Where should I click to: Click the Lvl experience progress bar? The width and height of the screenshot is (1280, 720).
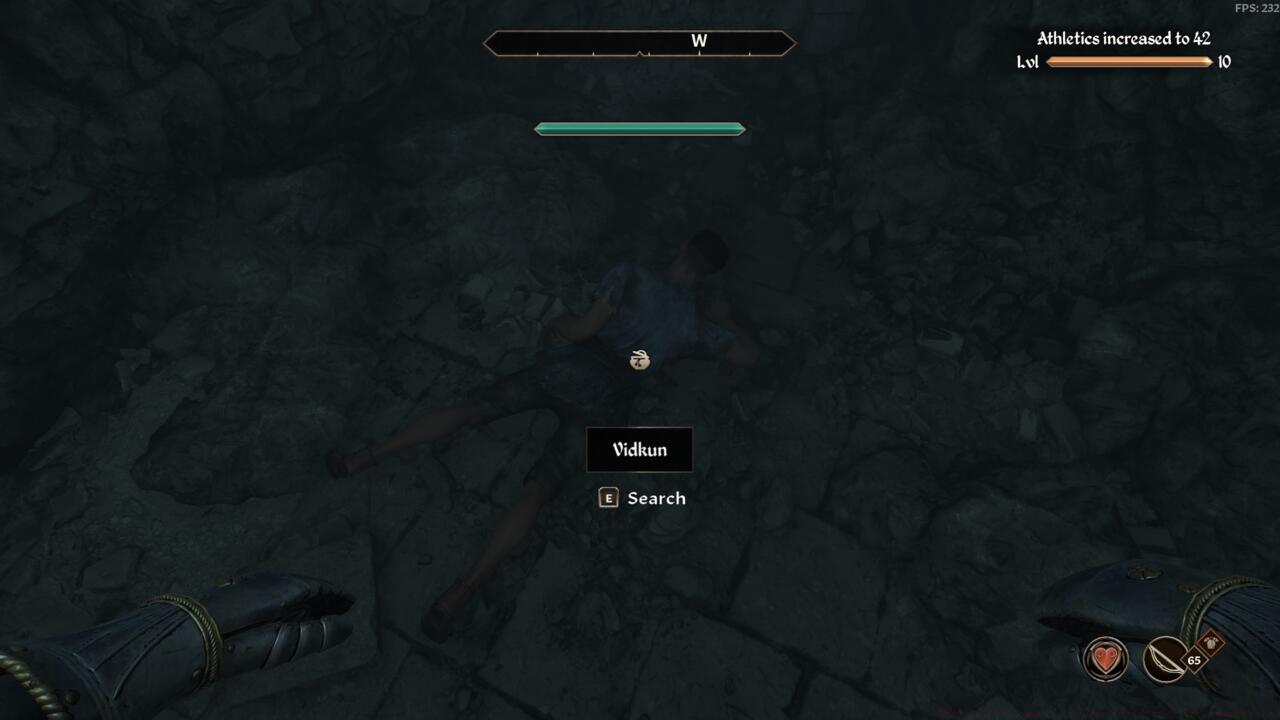[x=1131, y=61]
